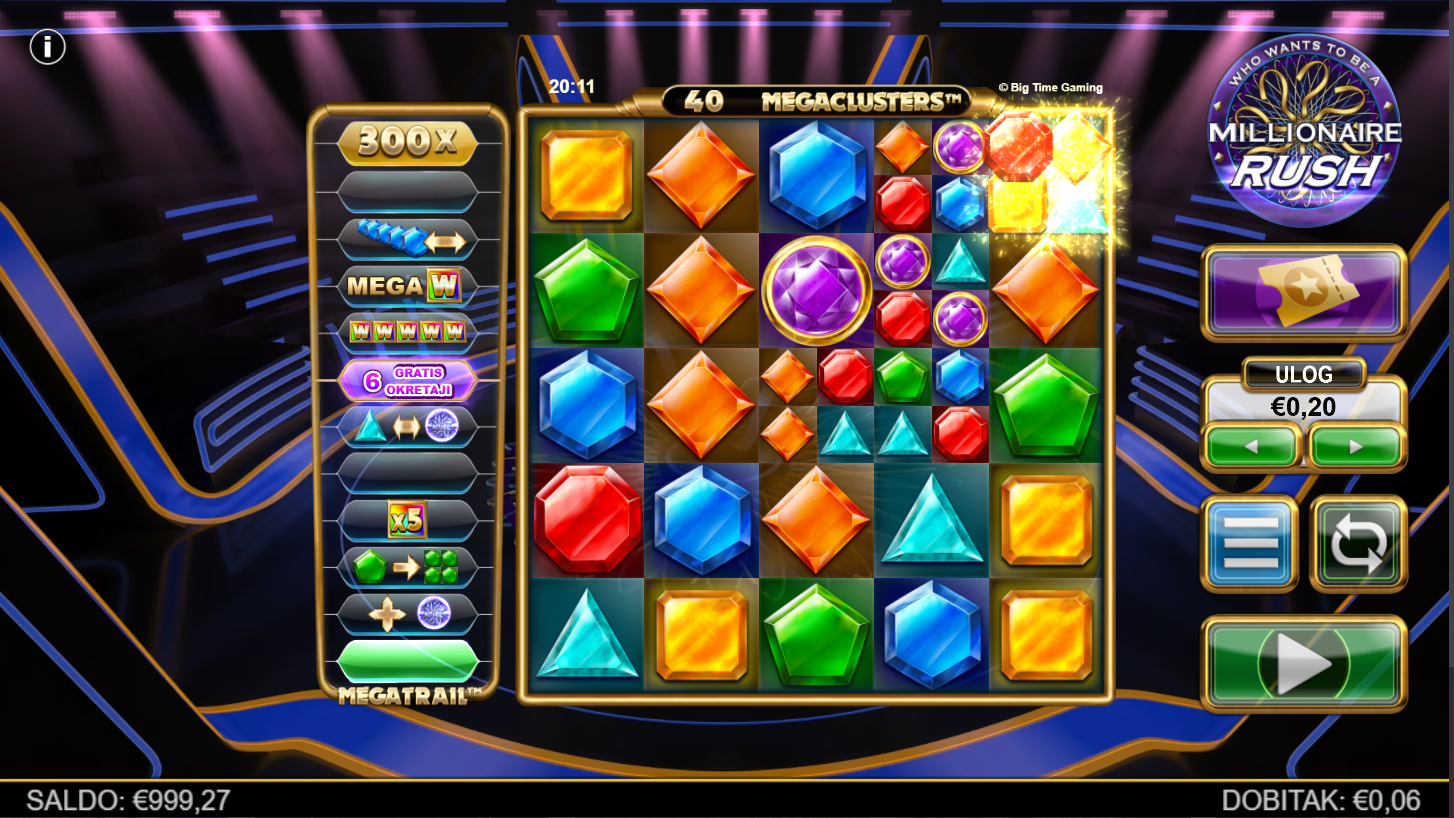Open the golden ticket bonus buy
1454x818 pixels.
1304,291
